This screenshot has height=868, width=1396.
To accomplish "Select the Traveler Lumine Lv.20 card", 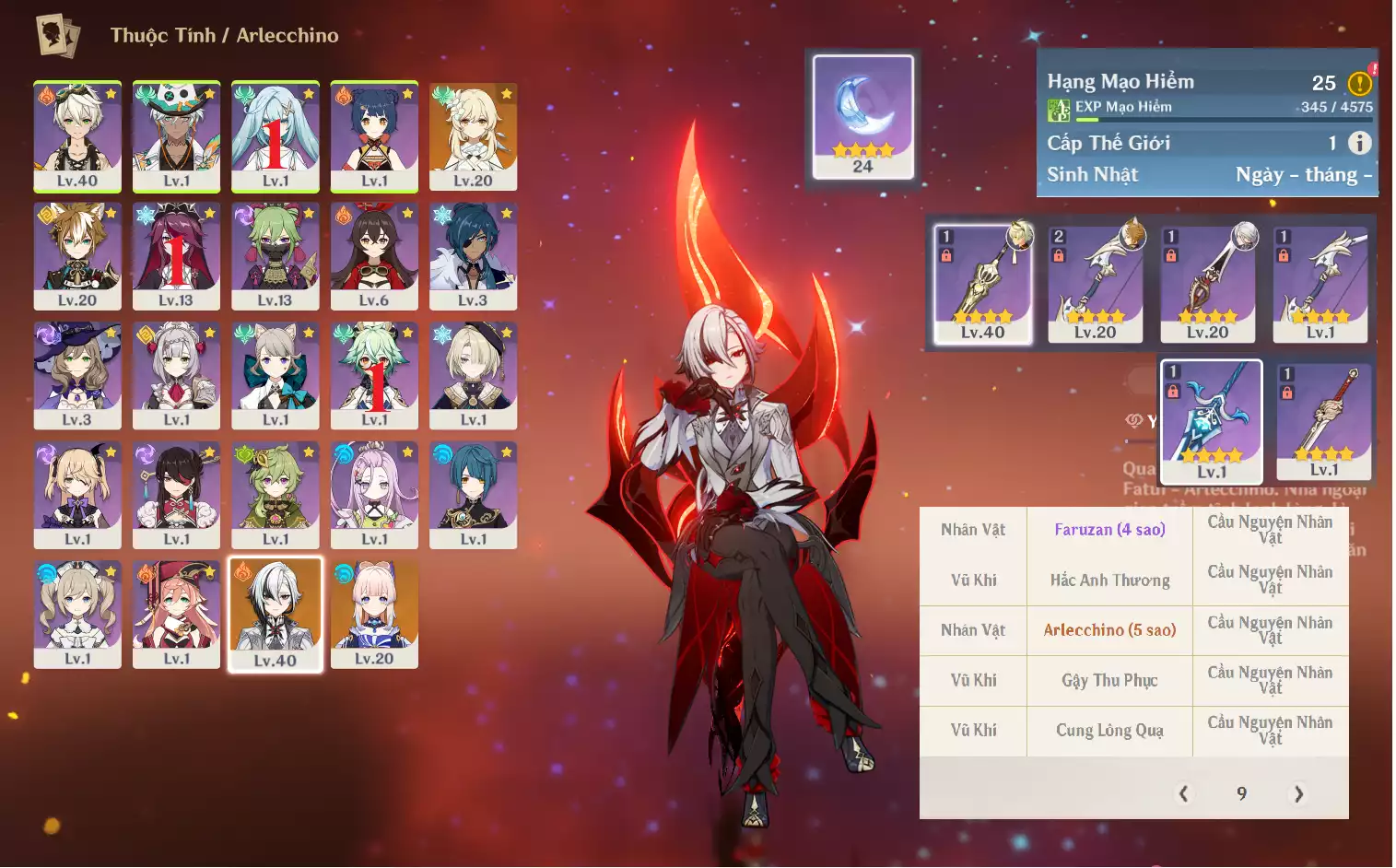I will [x=473, y=136].
